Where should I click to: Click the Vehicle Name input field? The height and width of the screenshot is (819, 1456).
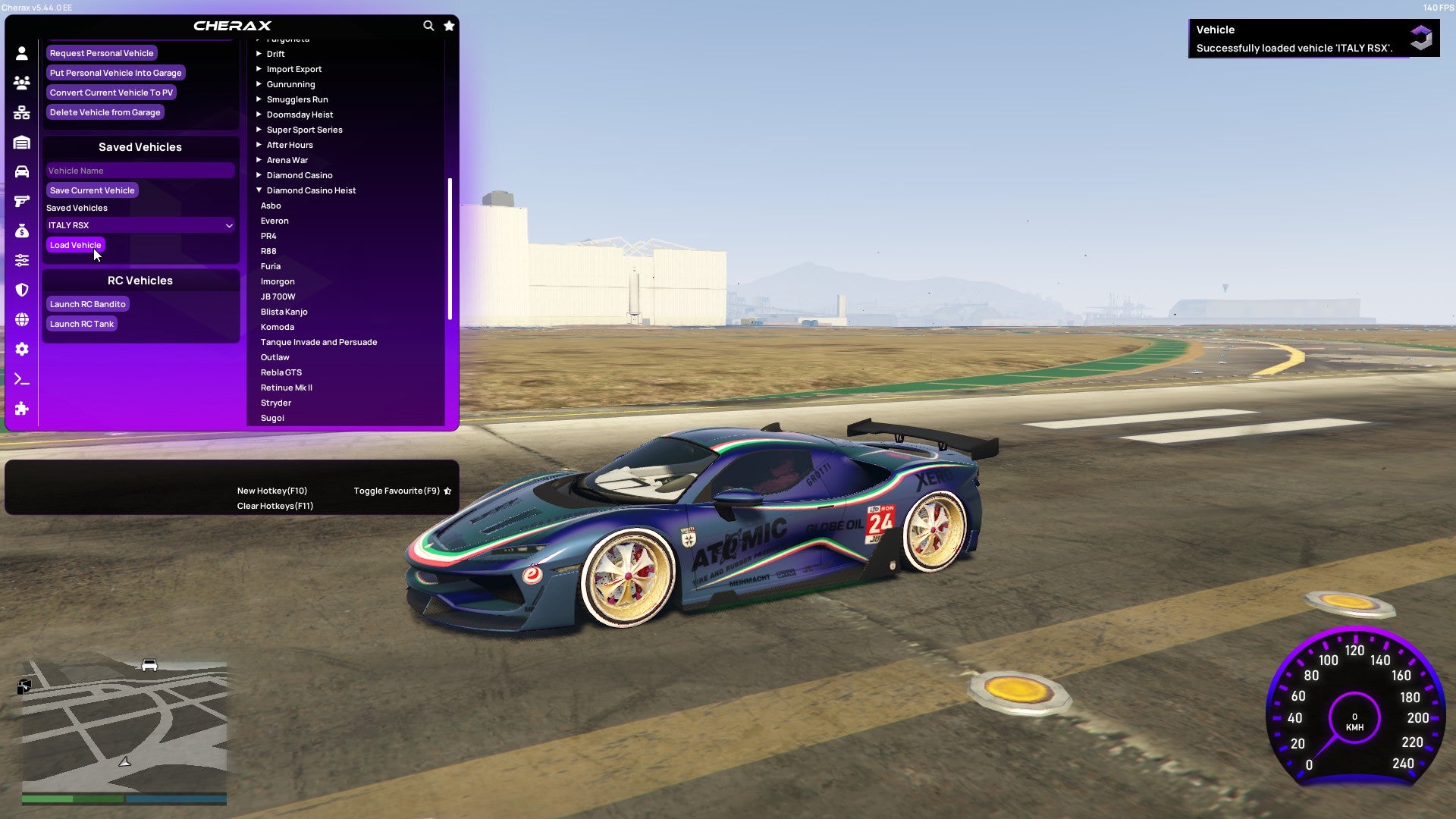(x=140, y=171)
